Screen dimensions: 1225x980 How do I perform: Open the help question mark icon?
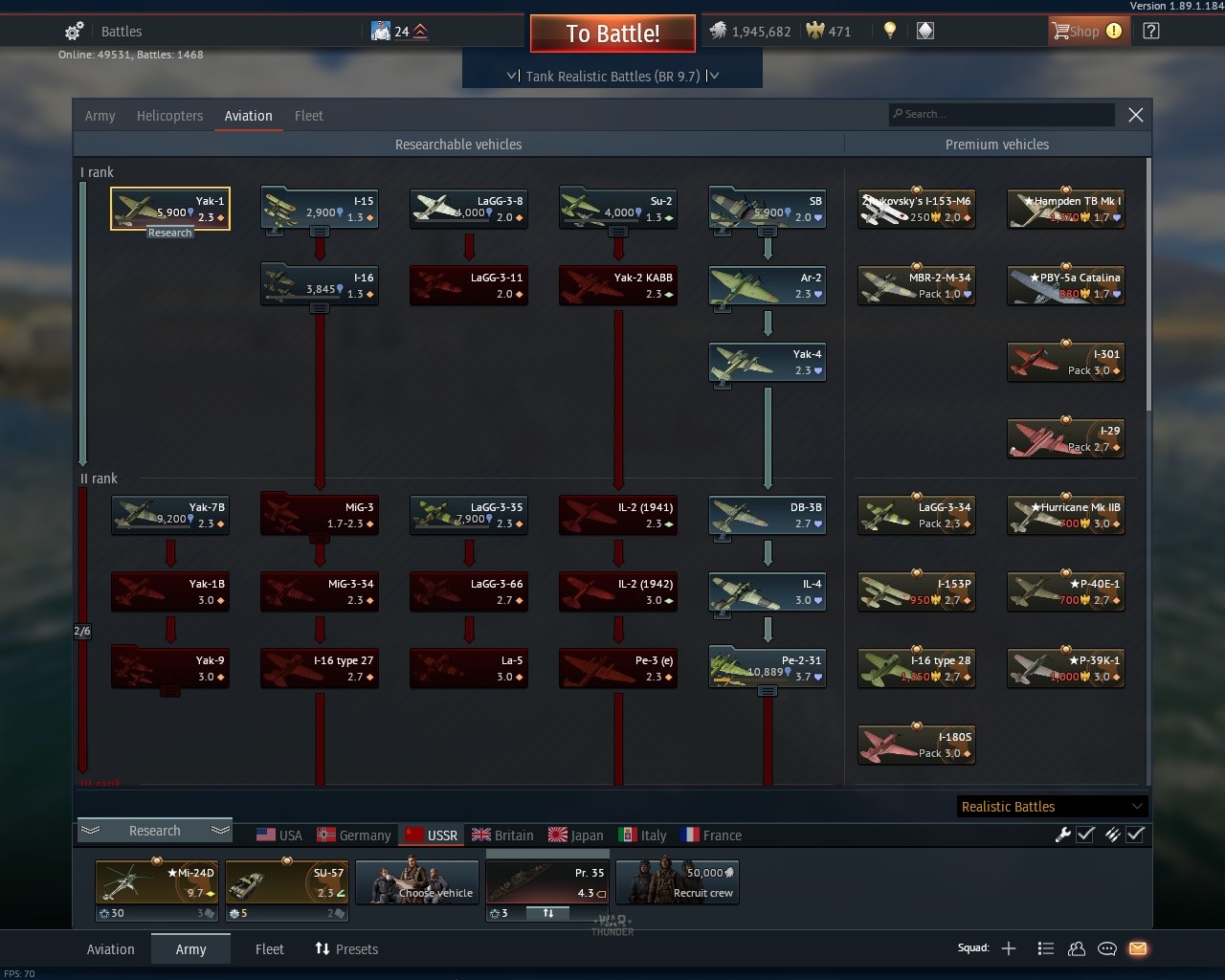pos(1149,31)
